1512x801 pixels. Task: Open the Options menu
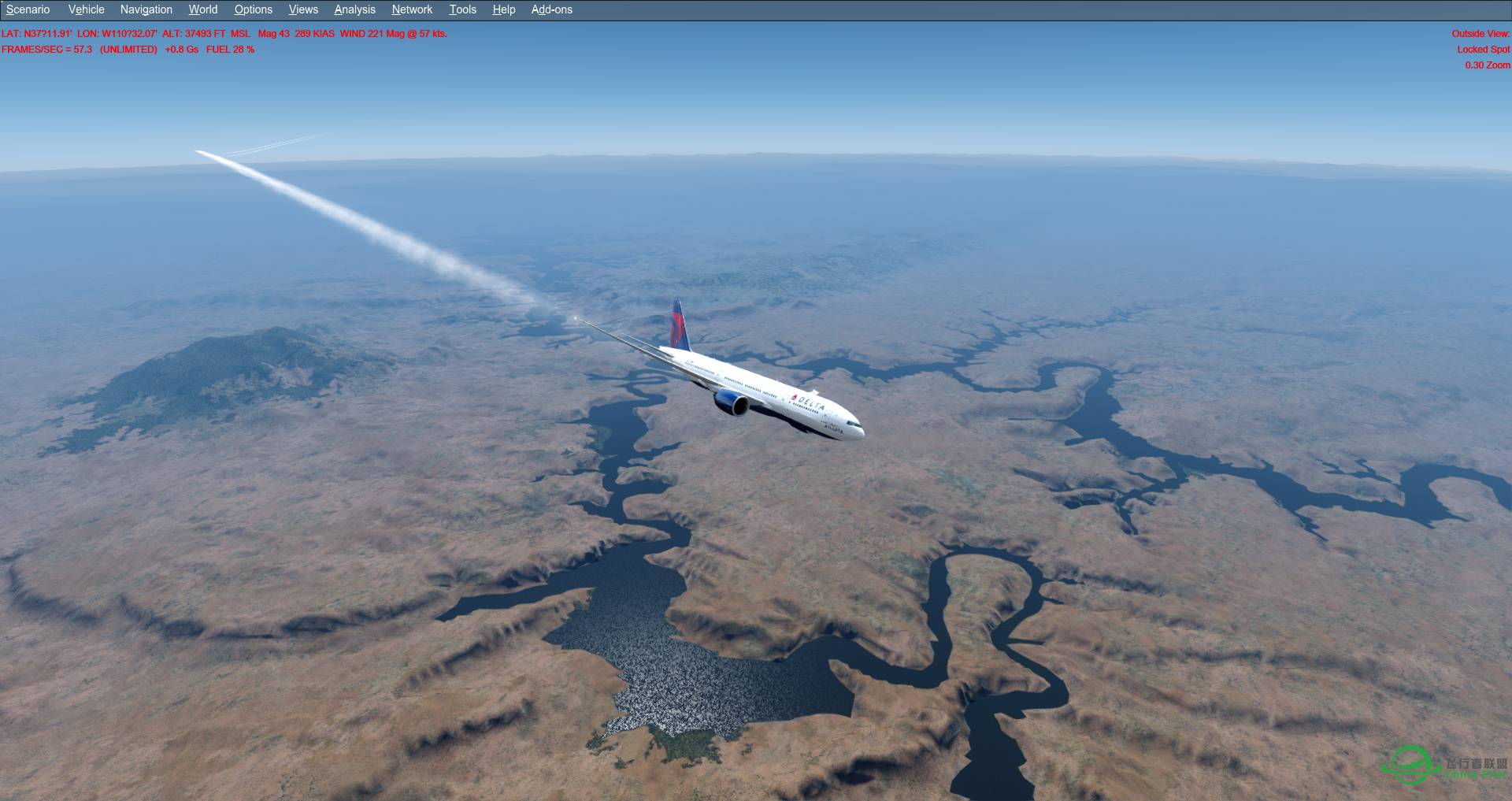point(253,9)
